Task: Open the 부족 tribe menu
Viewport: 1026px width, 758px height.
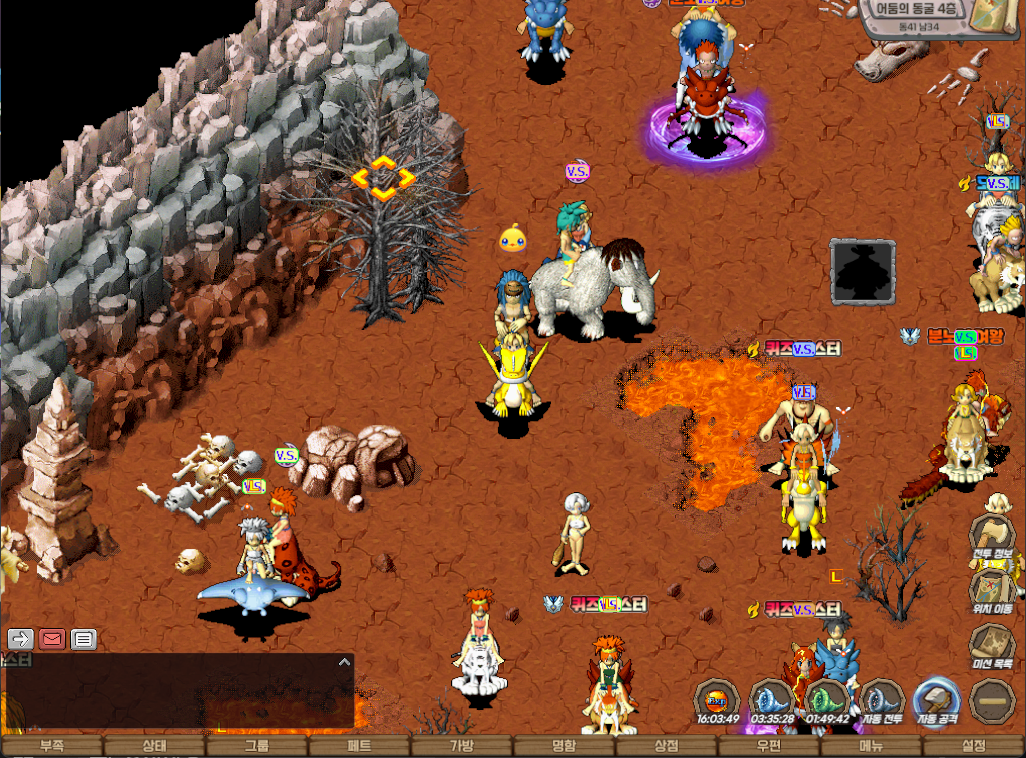Action: [x=52, y=746]
